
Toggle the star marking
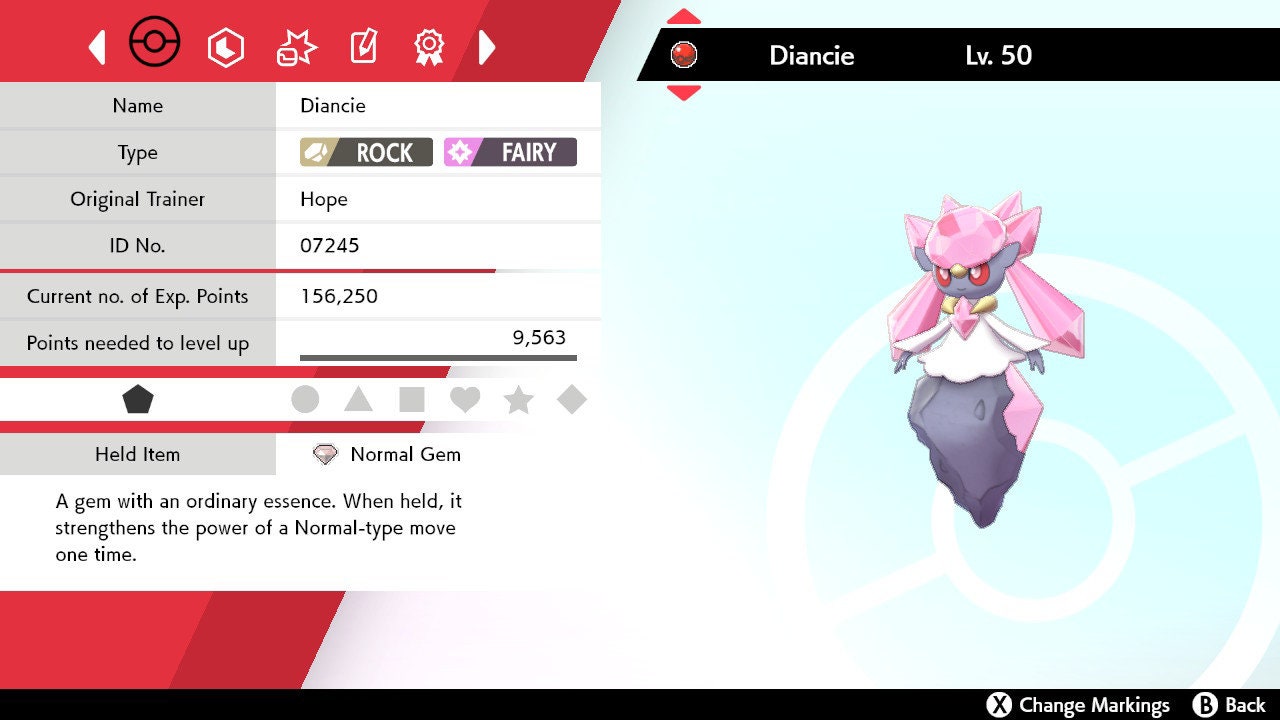[x=518, y=398]
